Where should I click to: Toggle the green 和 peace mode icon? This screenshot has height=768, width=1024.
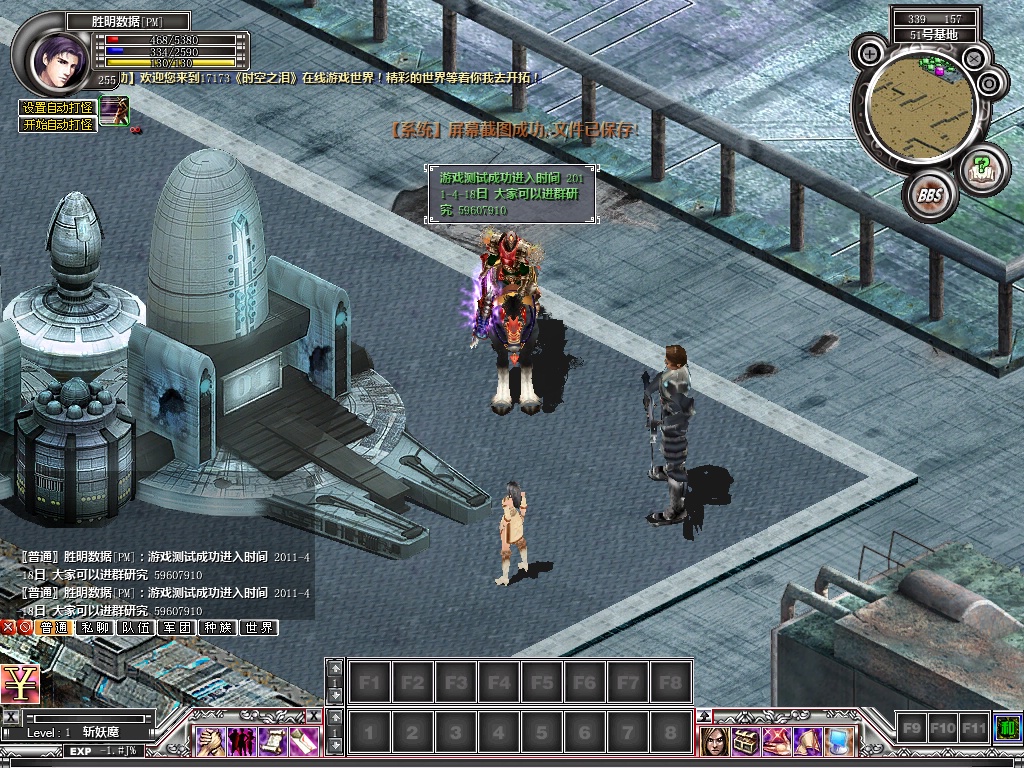pyautogui.click(x=1007, y=728)
